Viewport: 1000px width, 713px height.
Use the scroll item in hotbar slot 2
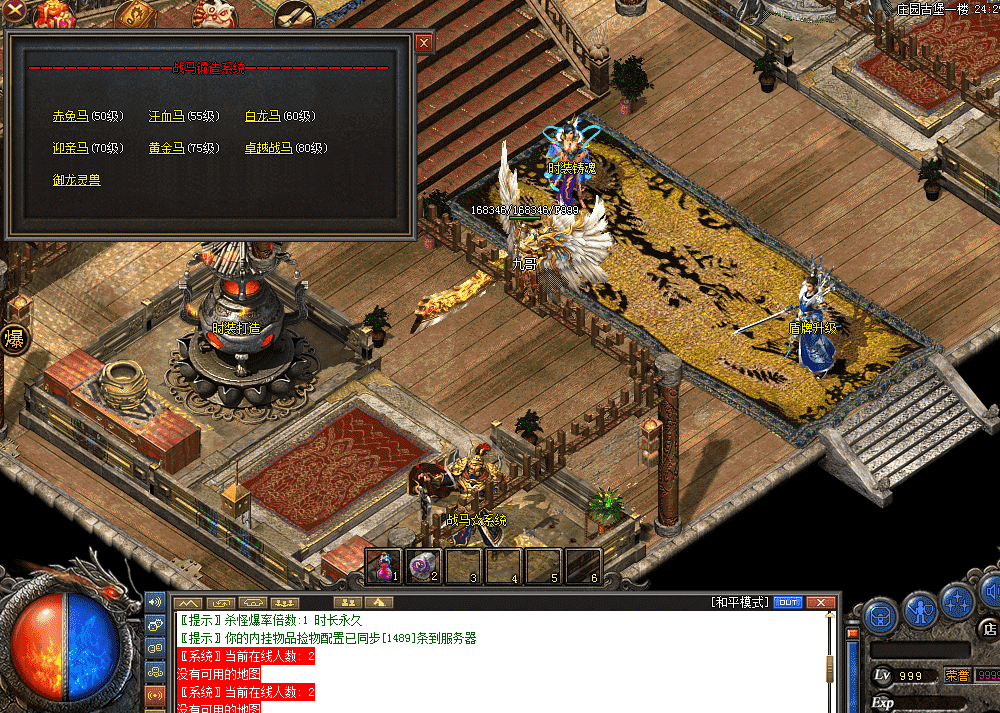[x=423, y=566]
